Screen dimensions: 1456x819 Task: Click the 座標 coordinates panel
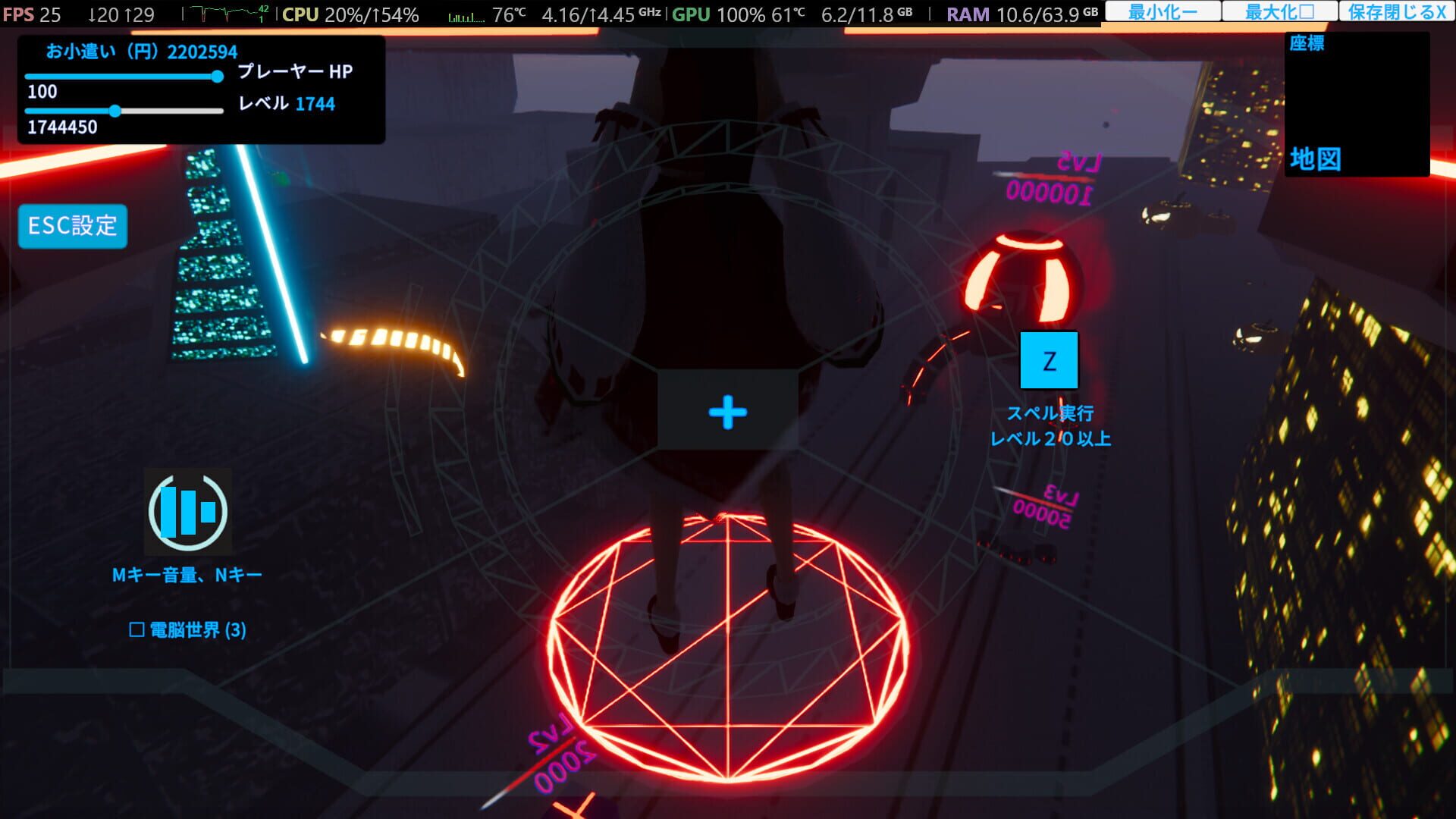coord(1306,44)
